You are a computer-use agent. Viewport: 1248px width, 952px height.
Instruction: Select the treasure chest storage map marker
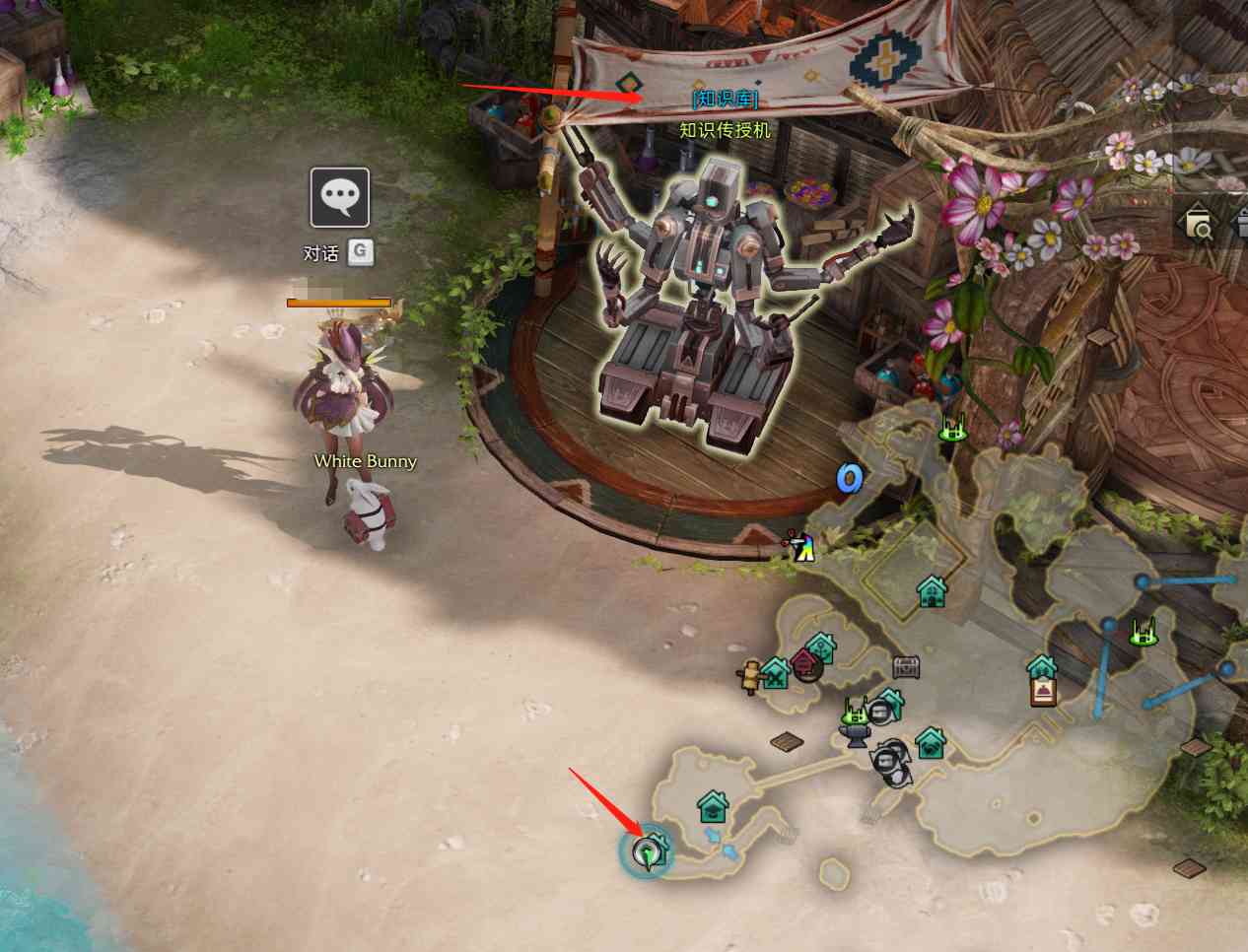click(x=906, y=667)
